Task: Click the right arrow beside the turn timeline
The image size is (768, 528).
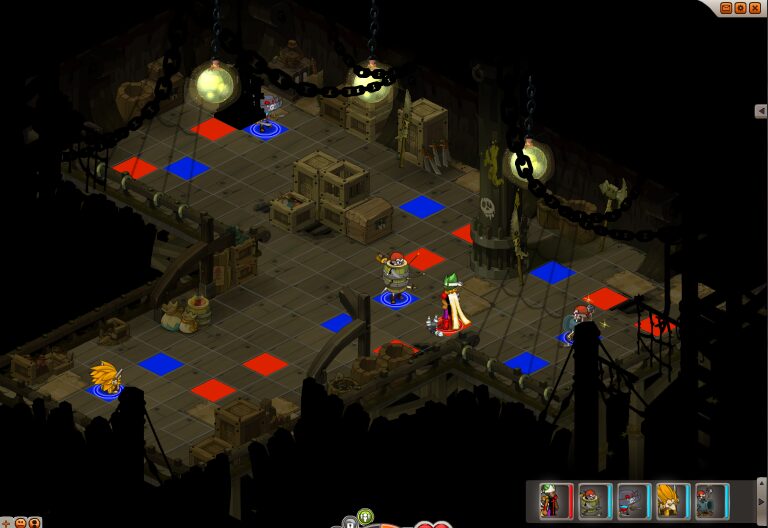Action: [761, 504]
